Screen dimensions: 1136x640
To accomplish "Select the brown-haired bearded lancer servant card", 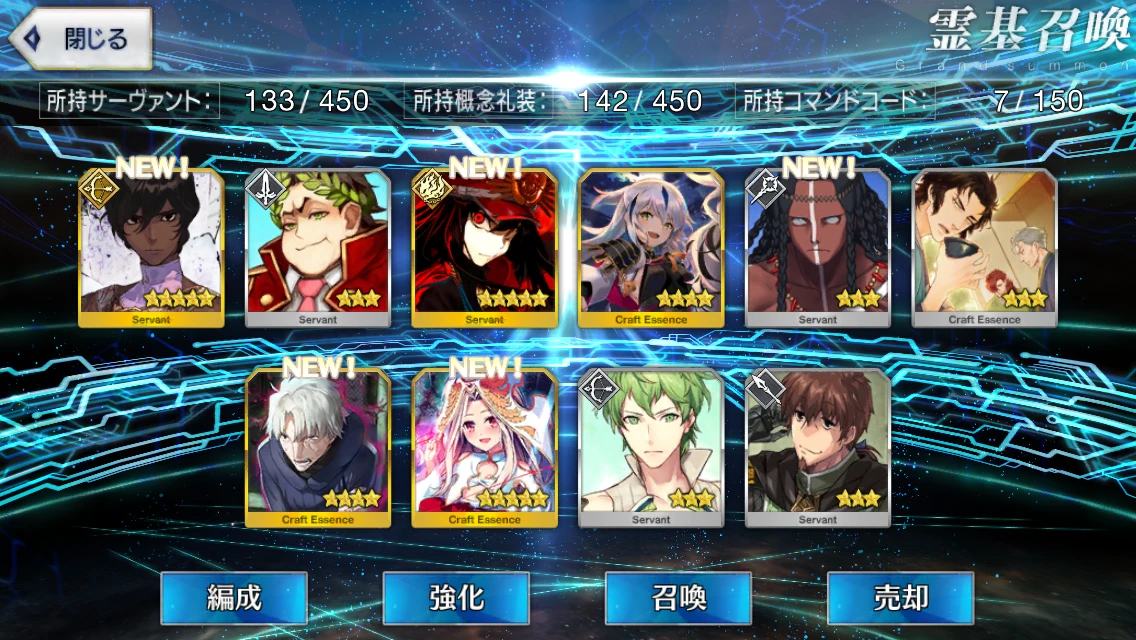I will pos(817,448).
